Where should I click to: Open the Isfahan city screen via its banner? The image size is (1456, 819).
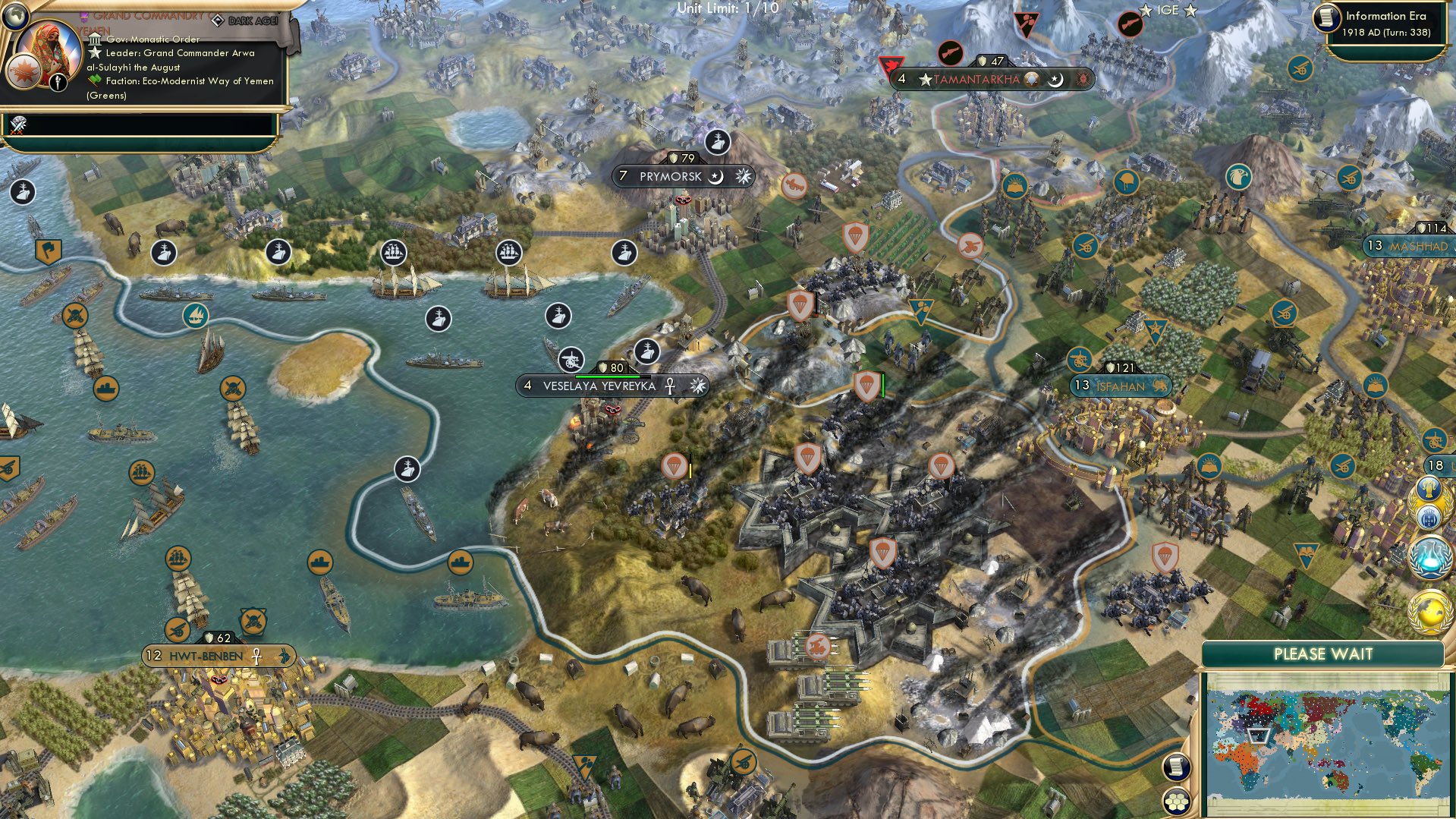1121,386
